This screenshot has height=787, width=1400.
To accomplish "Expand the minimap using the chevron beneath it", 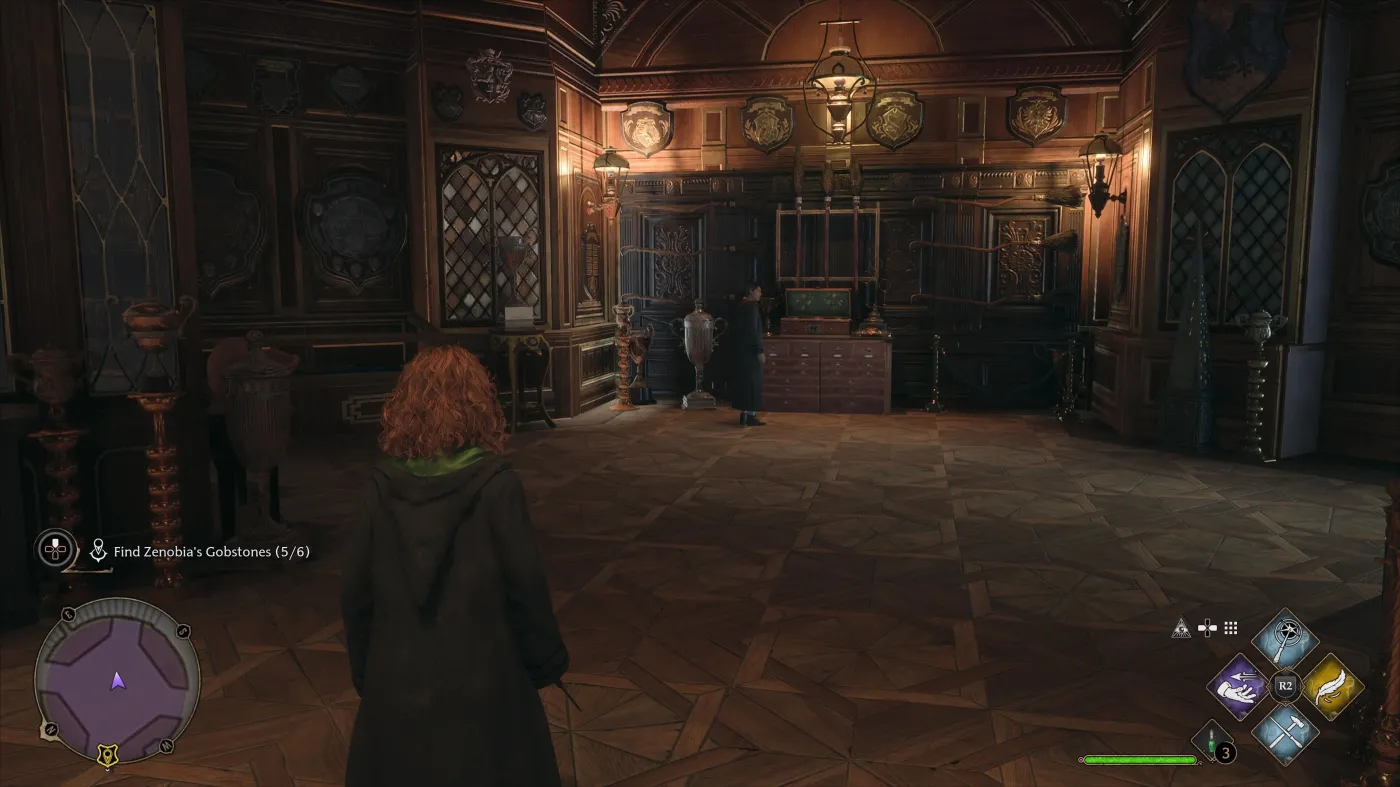I will pos(108,768).
